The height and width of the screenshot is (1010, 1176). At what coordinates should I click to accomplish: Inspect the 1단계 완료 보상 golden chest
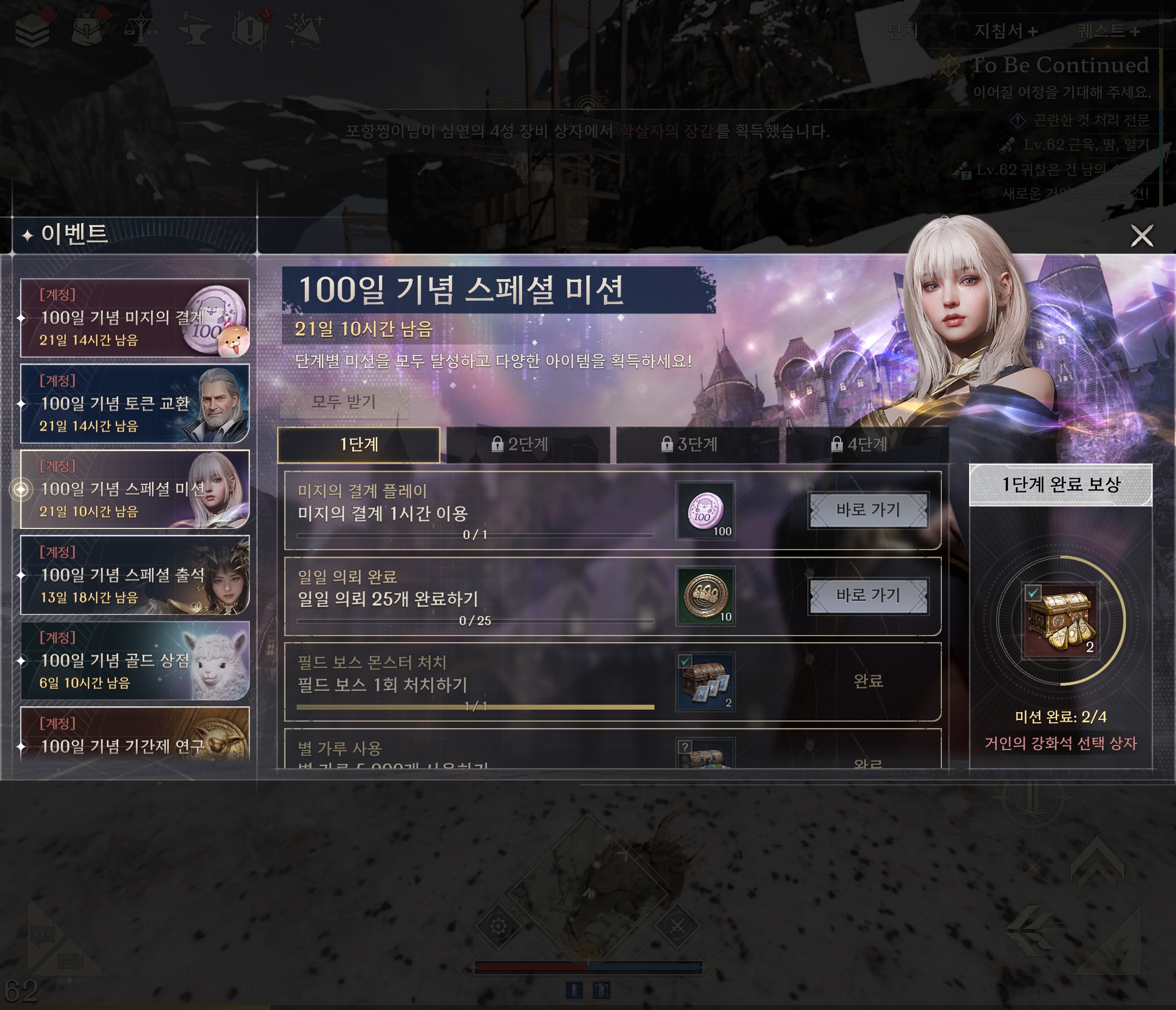pyautogui.click(x=1060, y=620)
